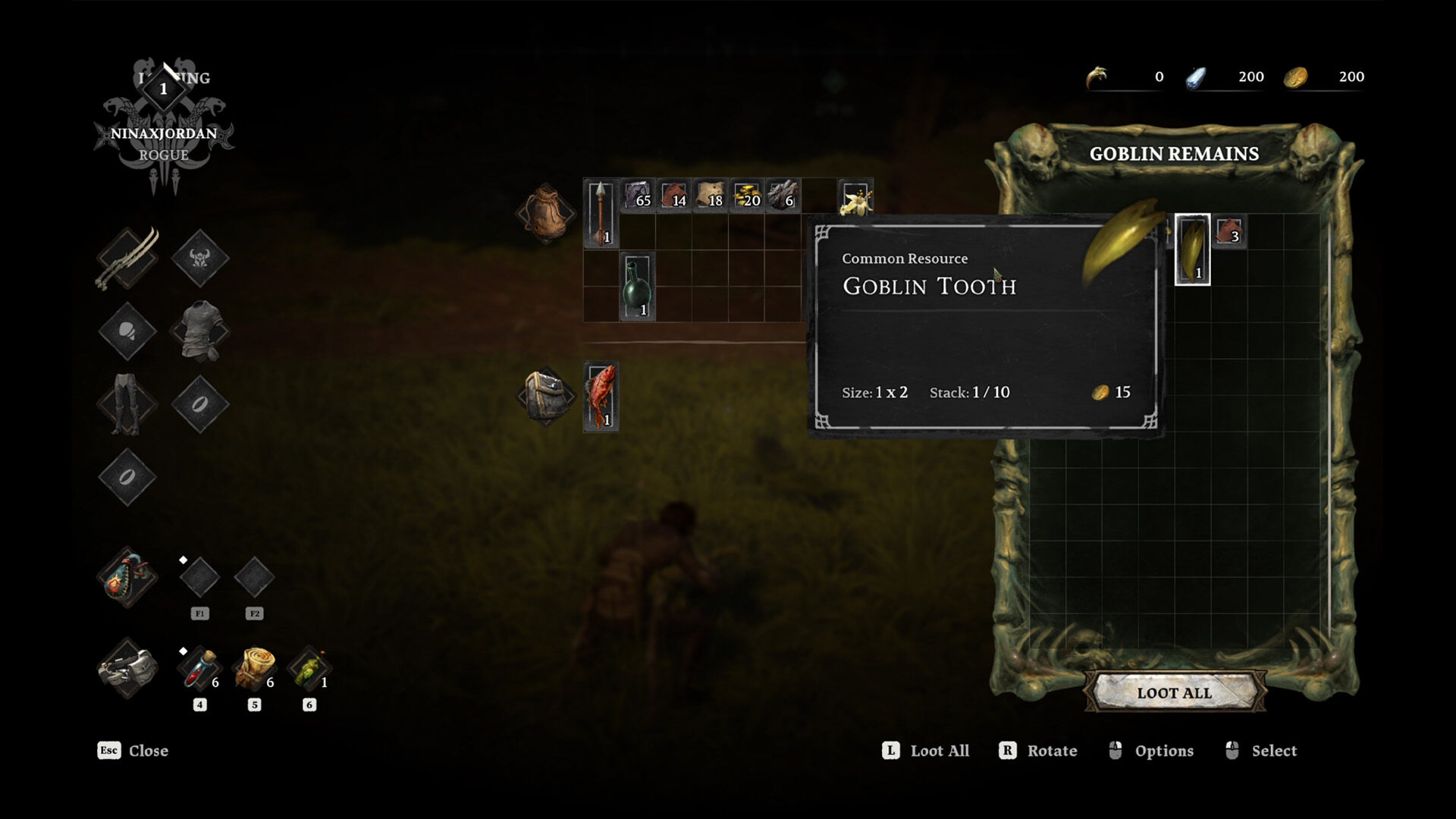Click the yellow mushroom stack of 20
Image resolution: width=1456 pixels, height=819 pixels.
click(x=747, y=195)
